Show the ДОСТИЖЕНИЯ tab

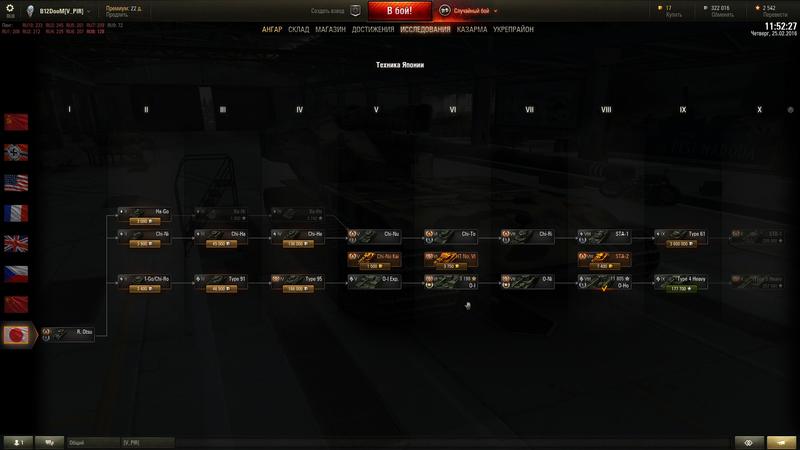coord(372,30)
